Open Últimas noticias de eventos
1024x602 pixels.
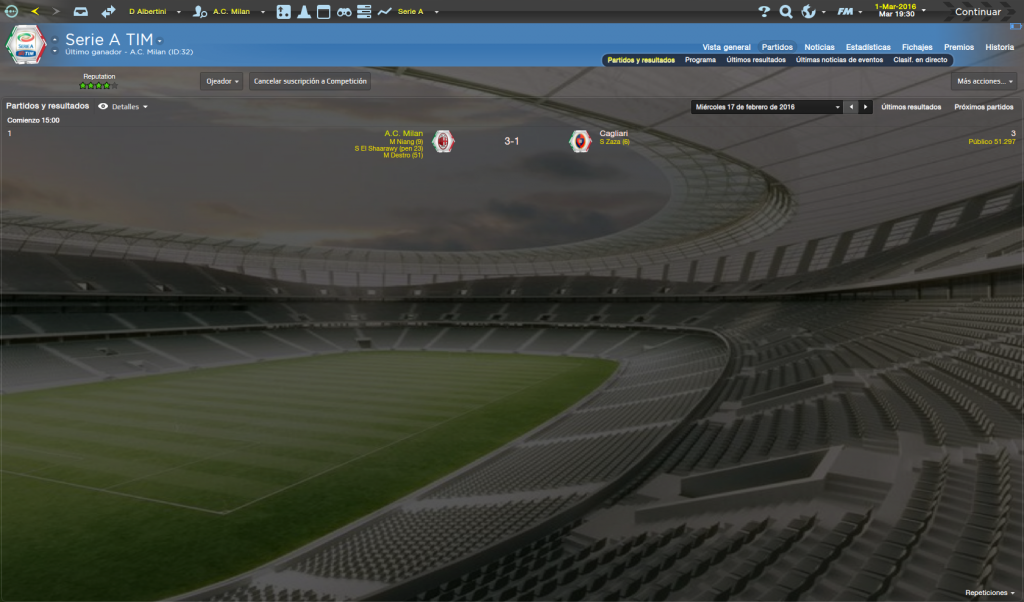coord(839,60)
